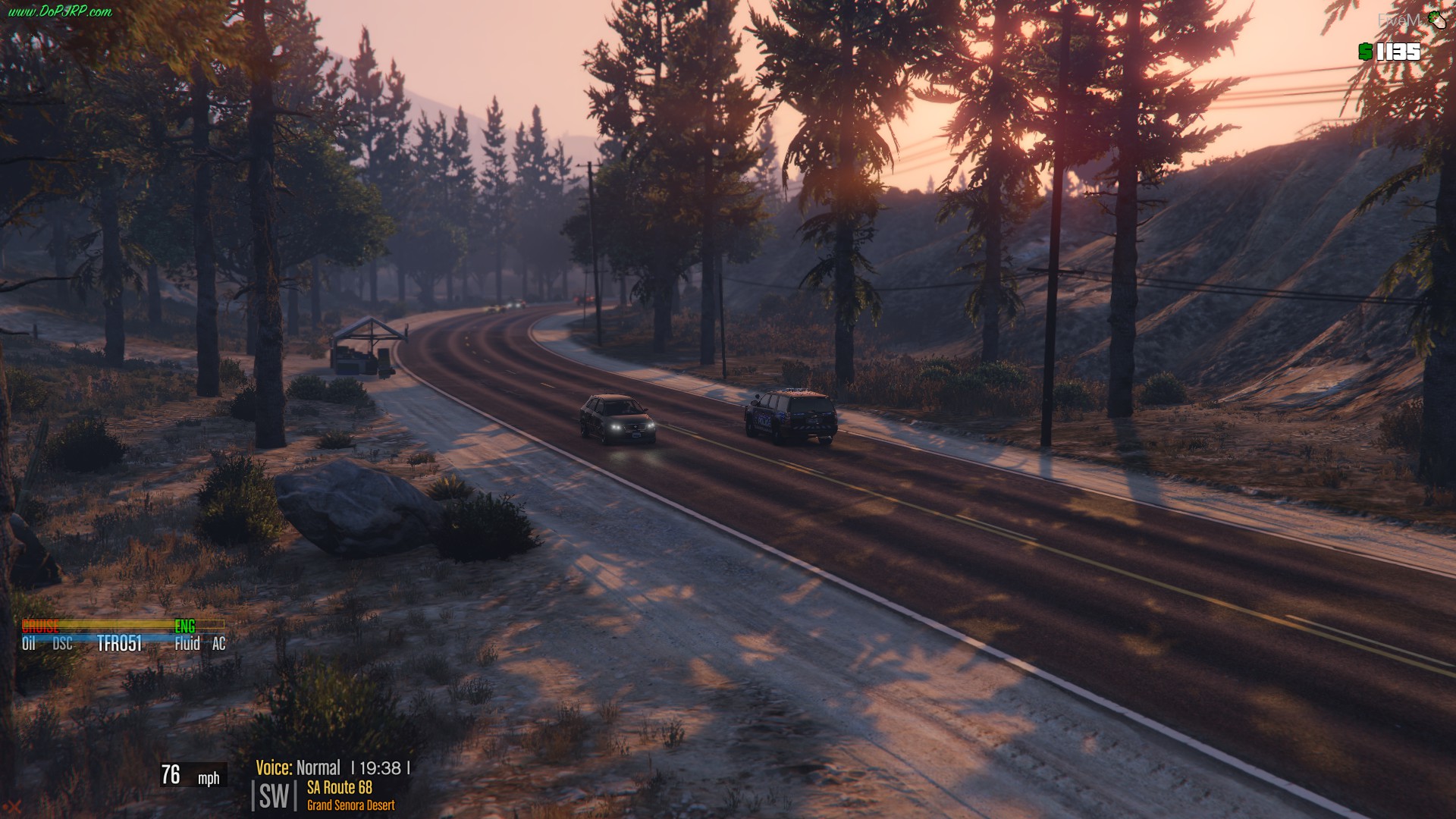Click the DSC stability indicator
The image size is (1456, 819).
coord(63,644)
